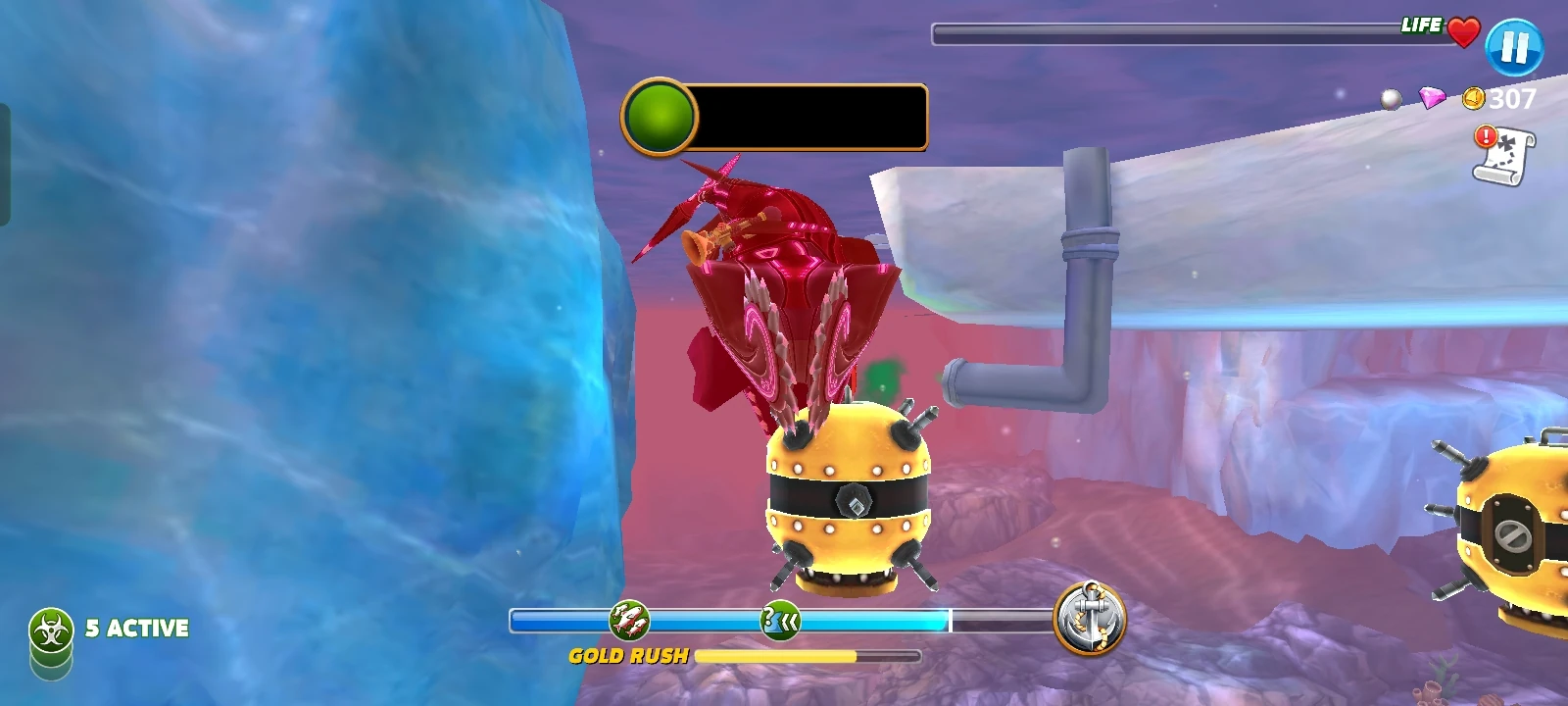Tap the gold coin currency icon
1568x706 pixels.
pos(1472,98)
